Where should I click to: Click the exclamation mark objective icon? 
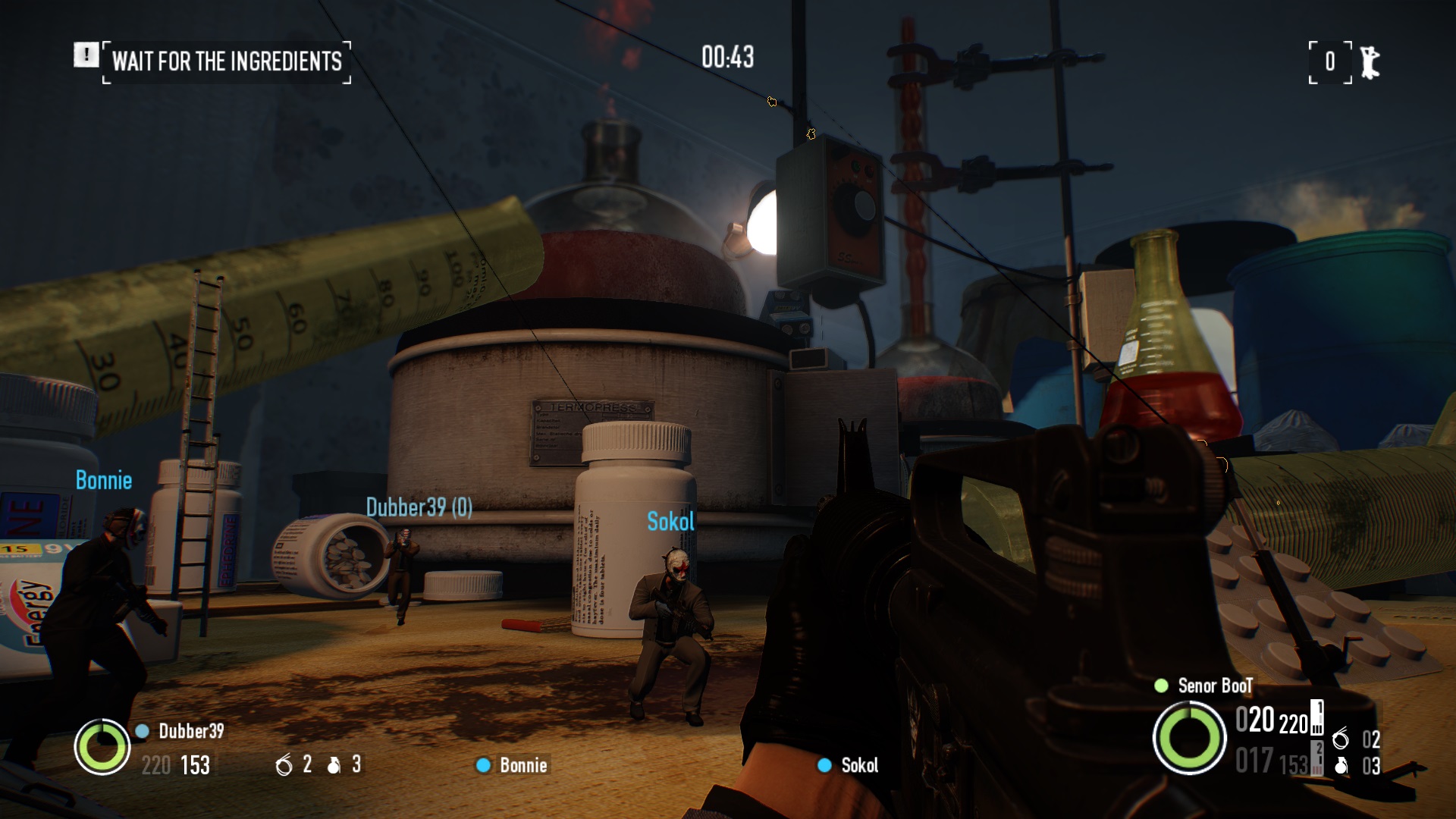tap(86, 55)
